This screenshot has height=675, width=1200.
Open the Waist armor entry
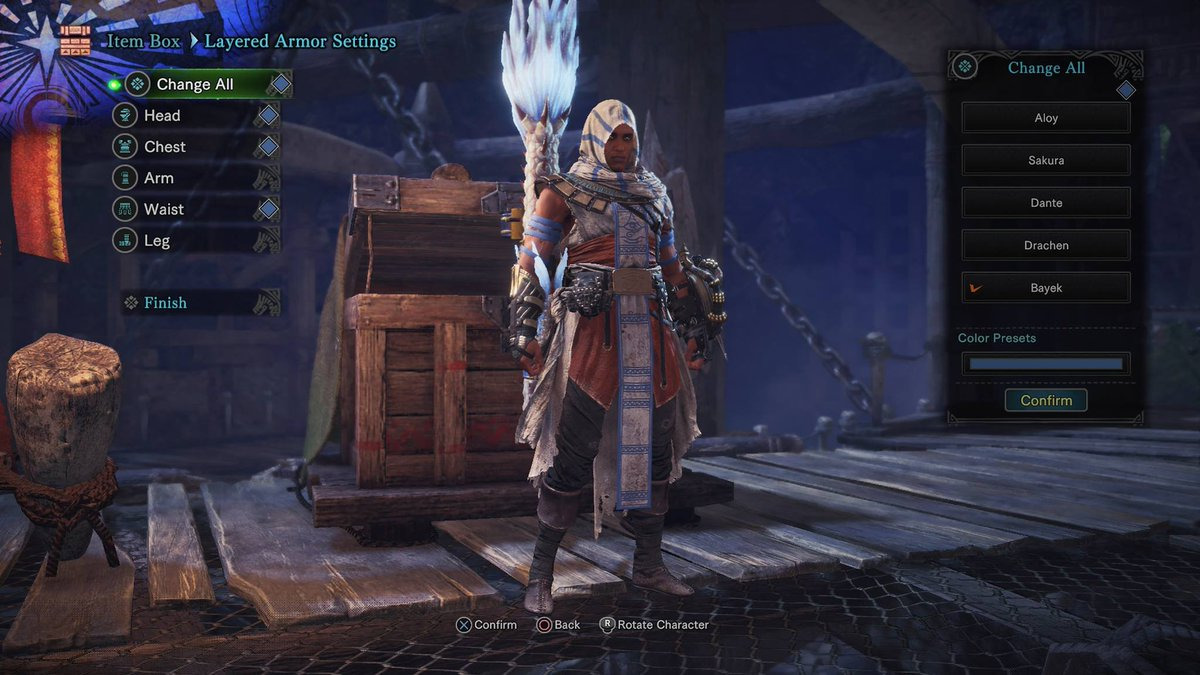164,209
